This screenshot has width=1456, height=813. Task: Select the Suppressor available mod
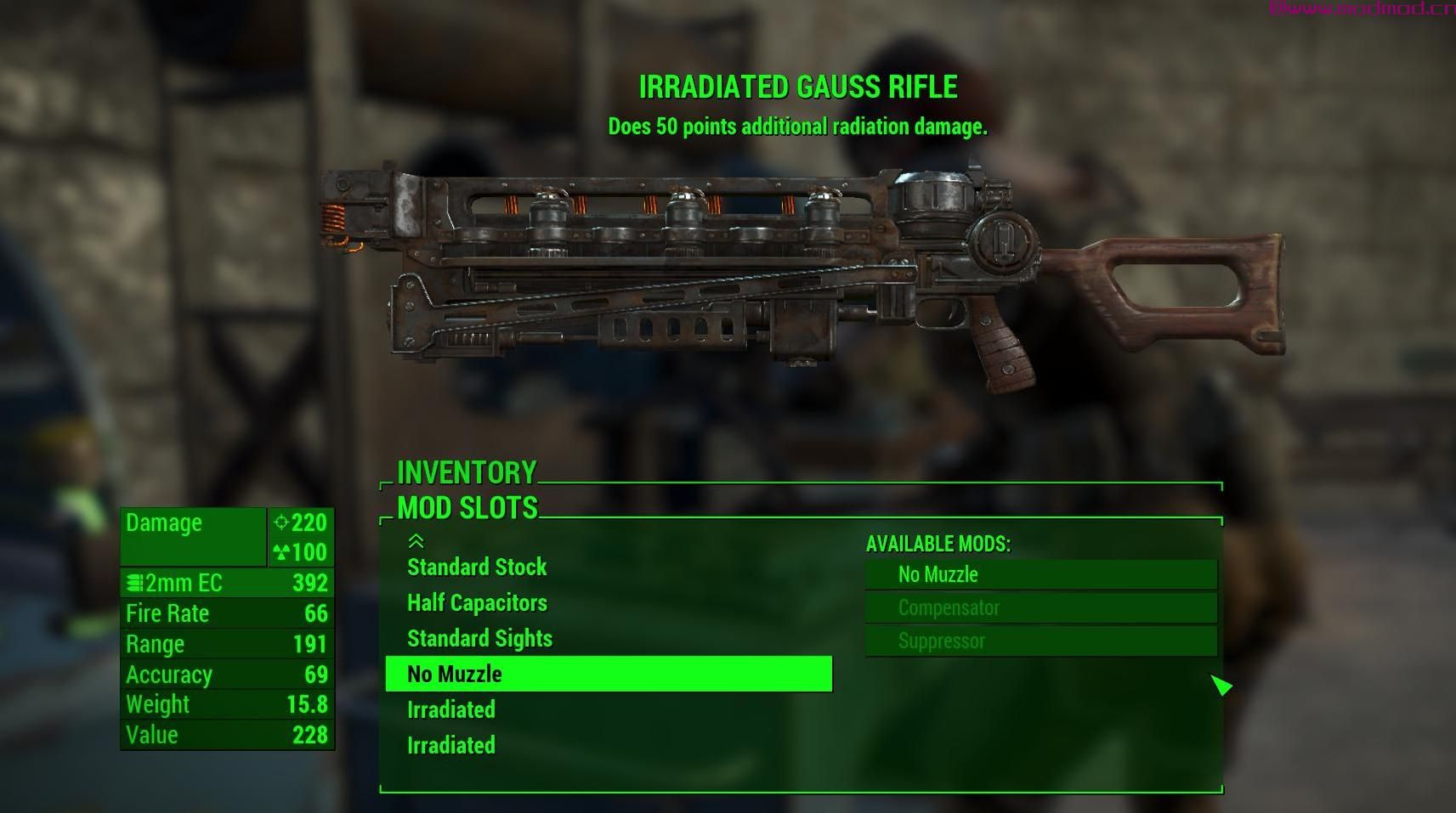[x=1040, y=641]
